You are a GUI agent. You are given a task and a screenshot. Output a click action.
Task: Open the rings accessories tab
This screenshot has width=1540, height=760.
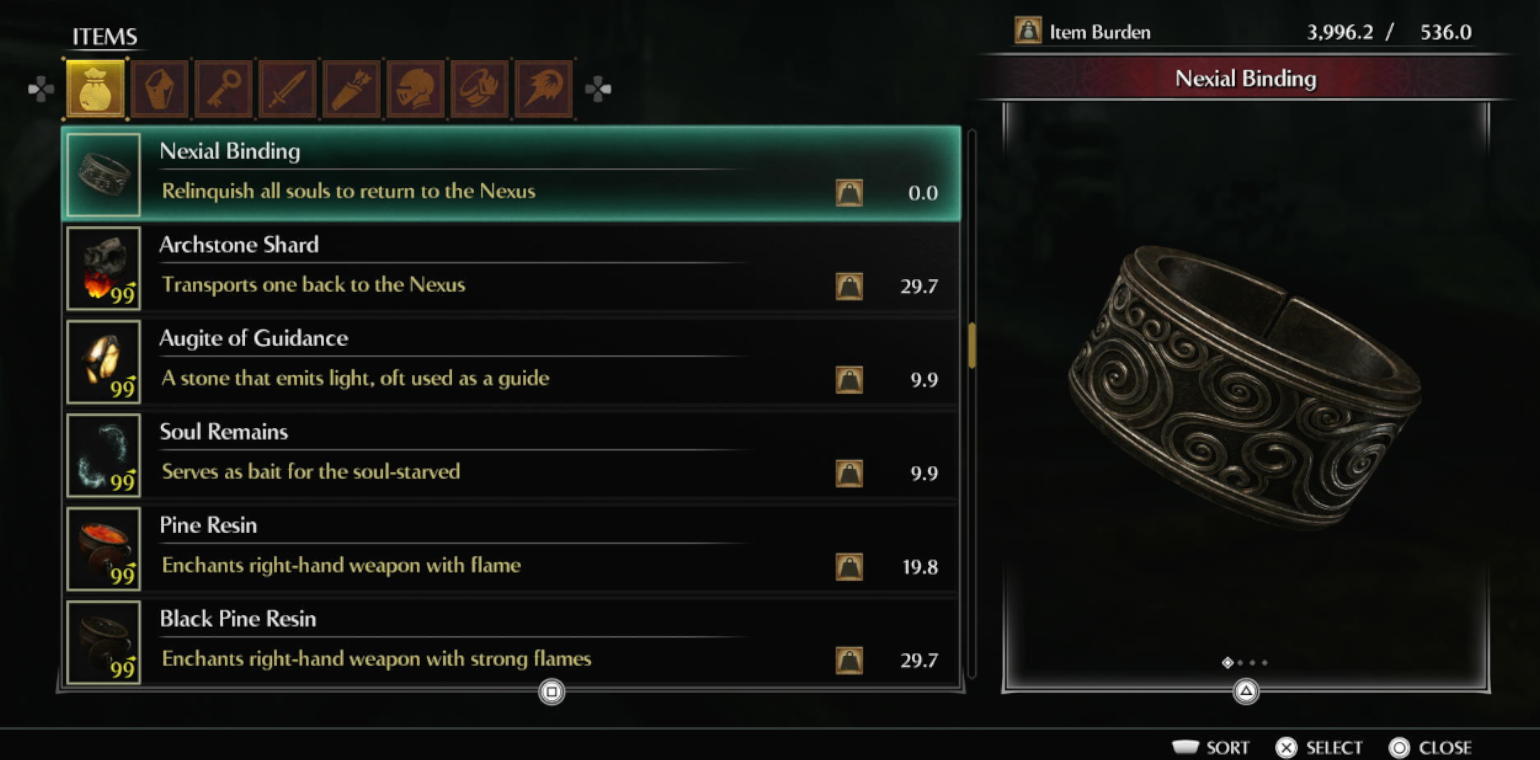480,90
